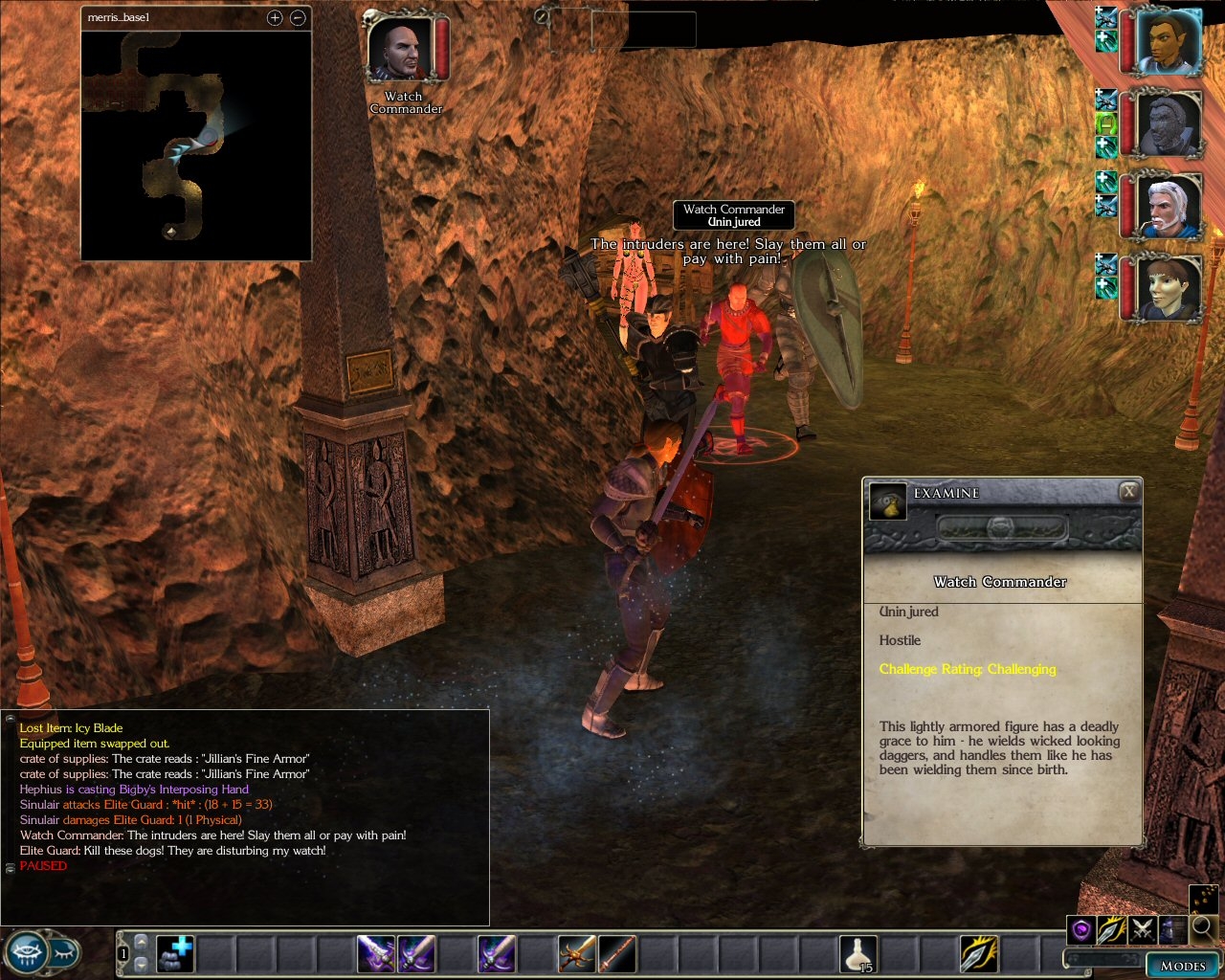Activate the purple shield mode icon

click(1081, 929)
